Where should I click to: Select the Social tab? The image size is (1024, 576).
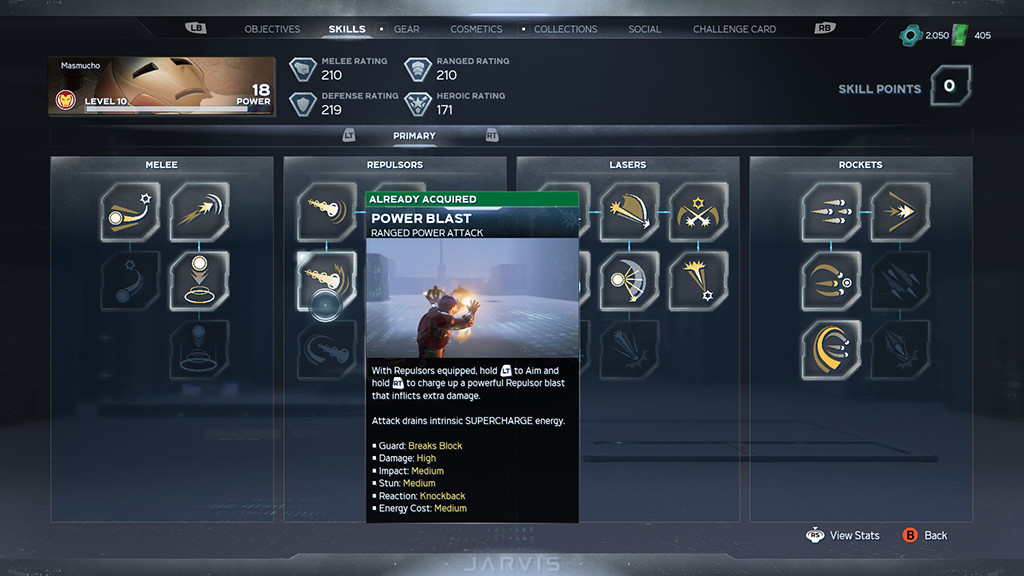[x=644, y=29]
